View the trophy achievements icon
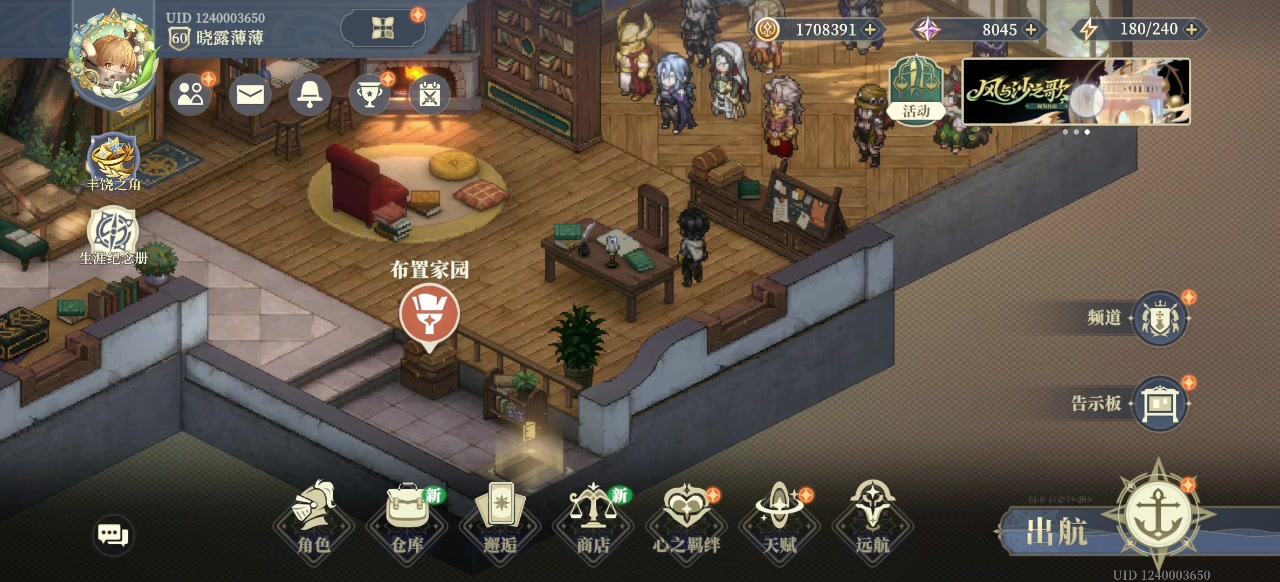 point(370,94)
